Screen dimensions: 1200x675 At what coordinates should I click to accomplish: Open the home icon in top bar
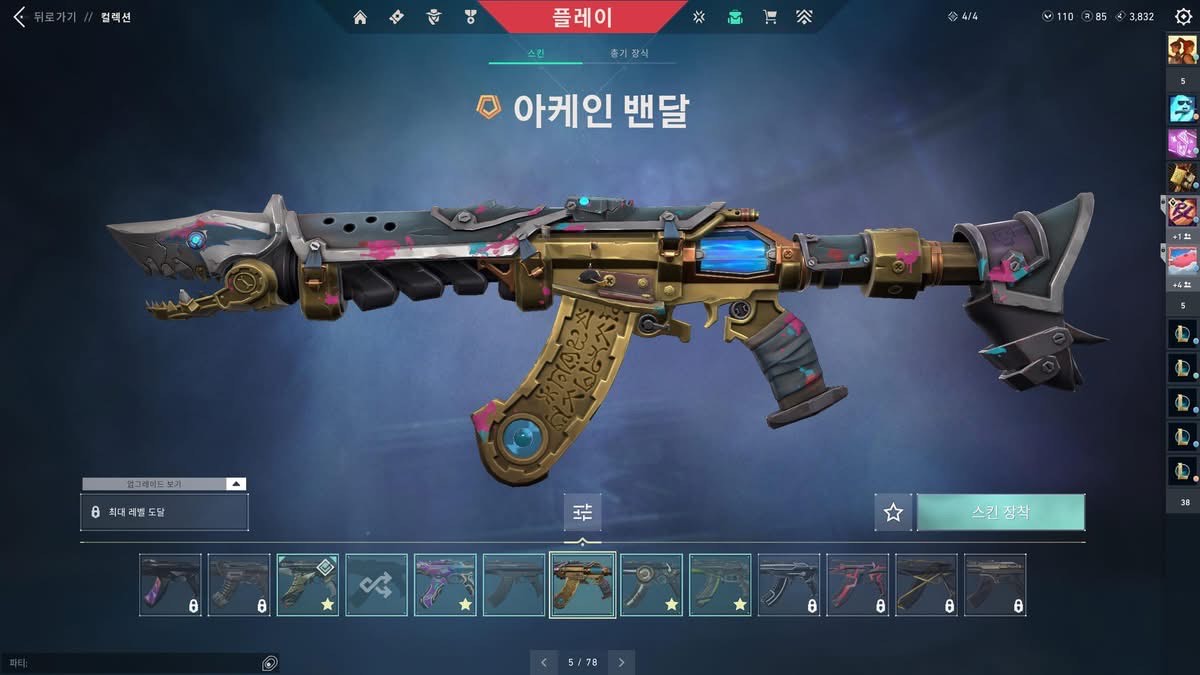(x=360, y=17)
